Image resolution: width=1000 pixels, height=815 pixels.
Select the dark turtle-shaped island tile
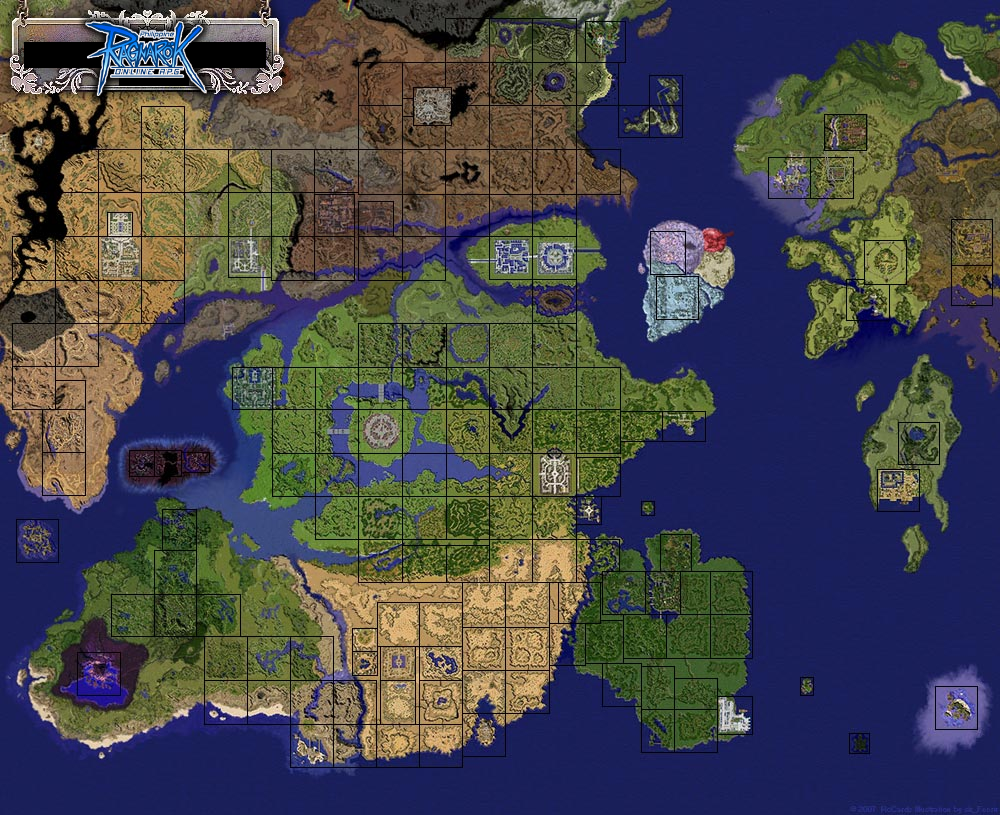tap(859, 743)
